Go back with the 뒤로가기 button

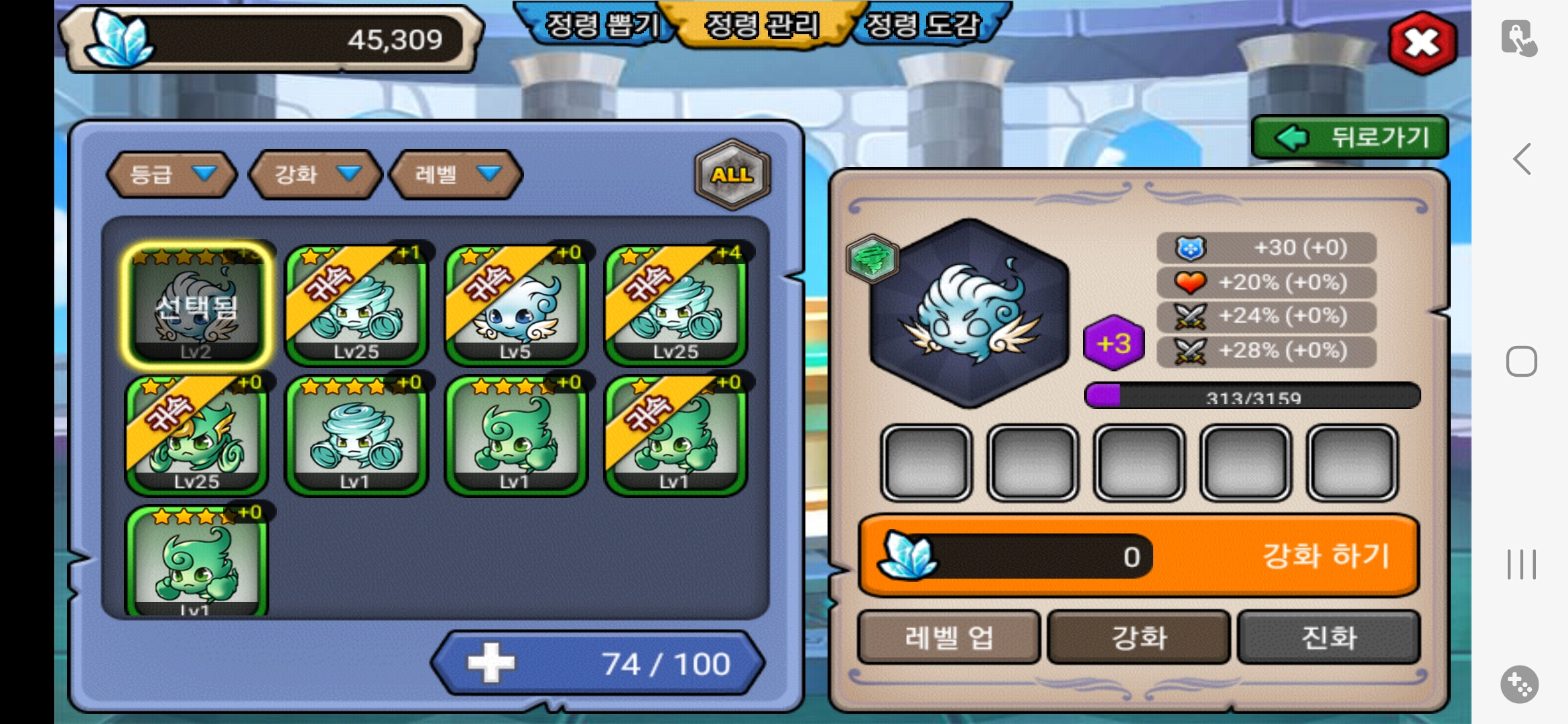point(1350,137)
